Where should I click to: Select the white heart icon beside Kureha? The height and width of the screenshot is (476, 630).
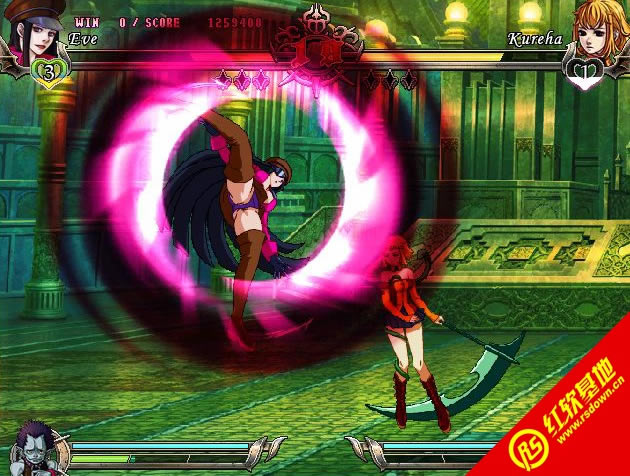point(583,71)
